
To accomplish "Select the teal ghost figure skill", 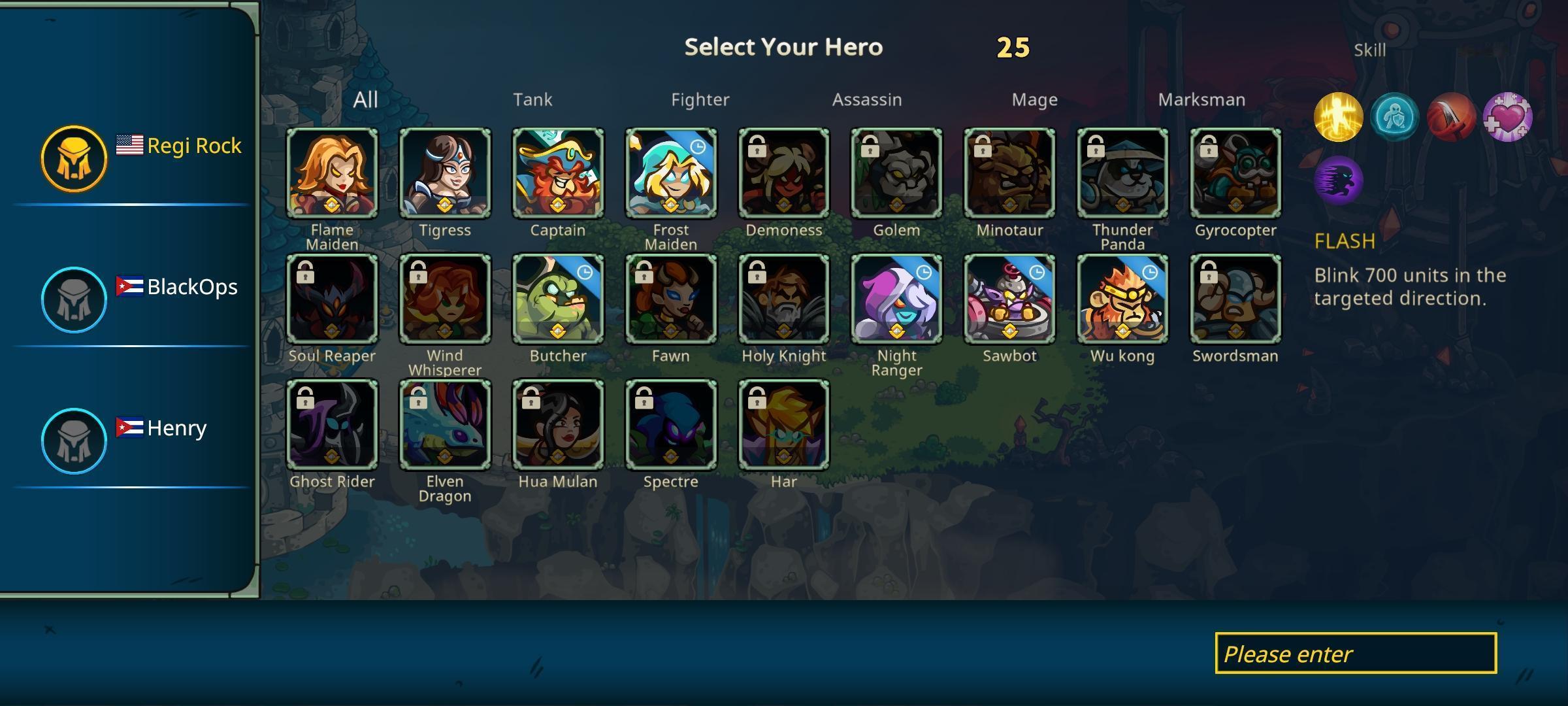I will click(x=1394, y=117).
